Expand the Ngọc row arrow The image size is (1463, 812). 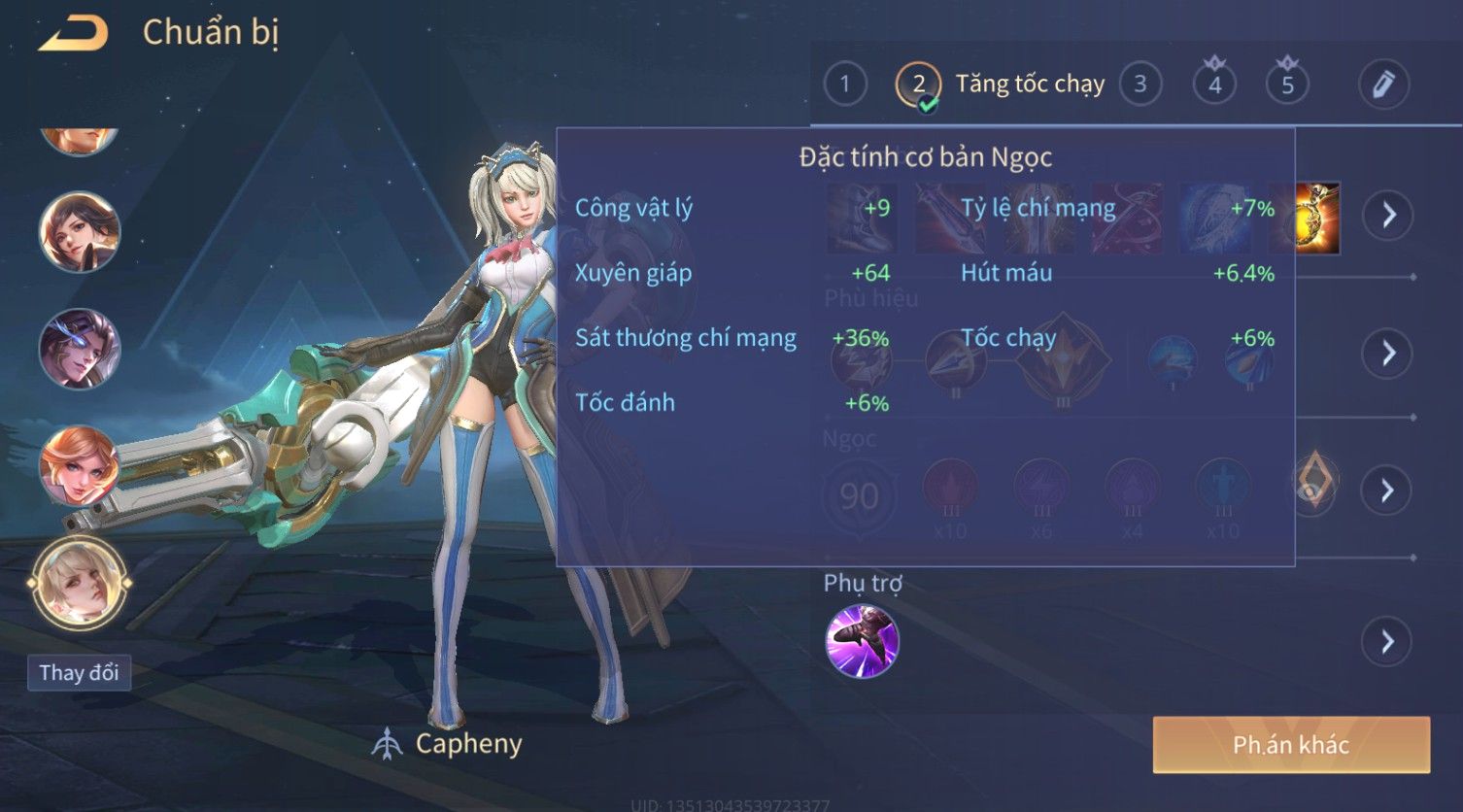tap(1386, 491)
